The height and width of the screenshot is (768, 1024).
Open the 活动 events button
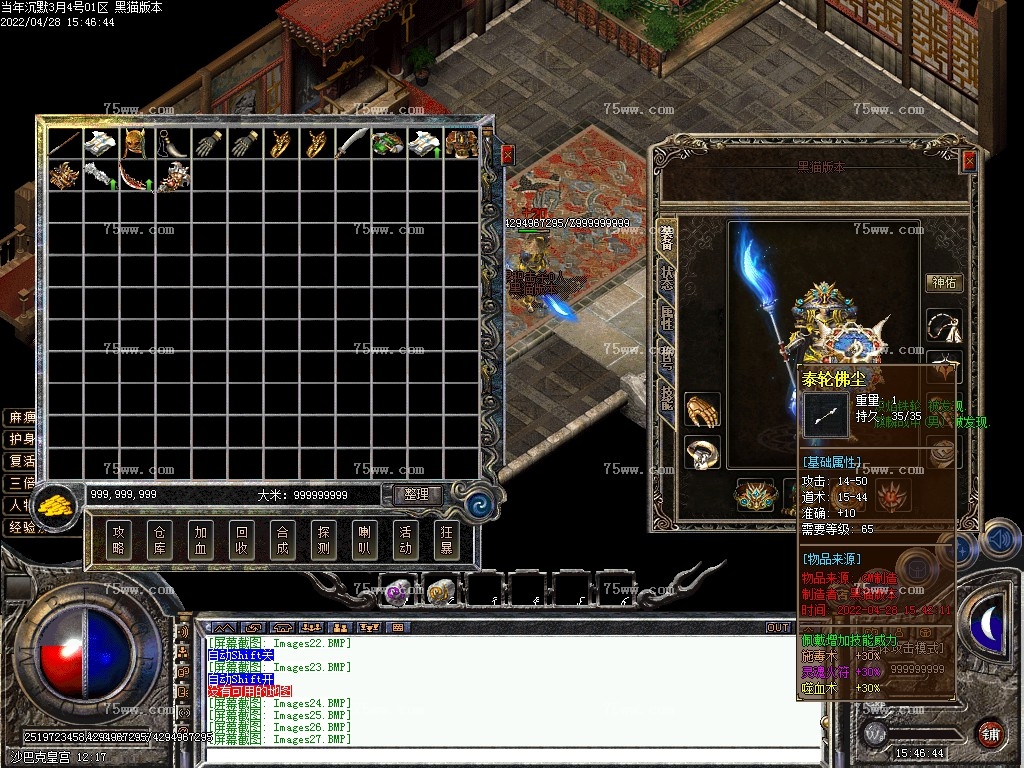click(x=405, y=541)
